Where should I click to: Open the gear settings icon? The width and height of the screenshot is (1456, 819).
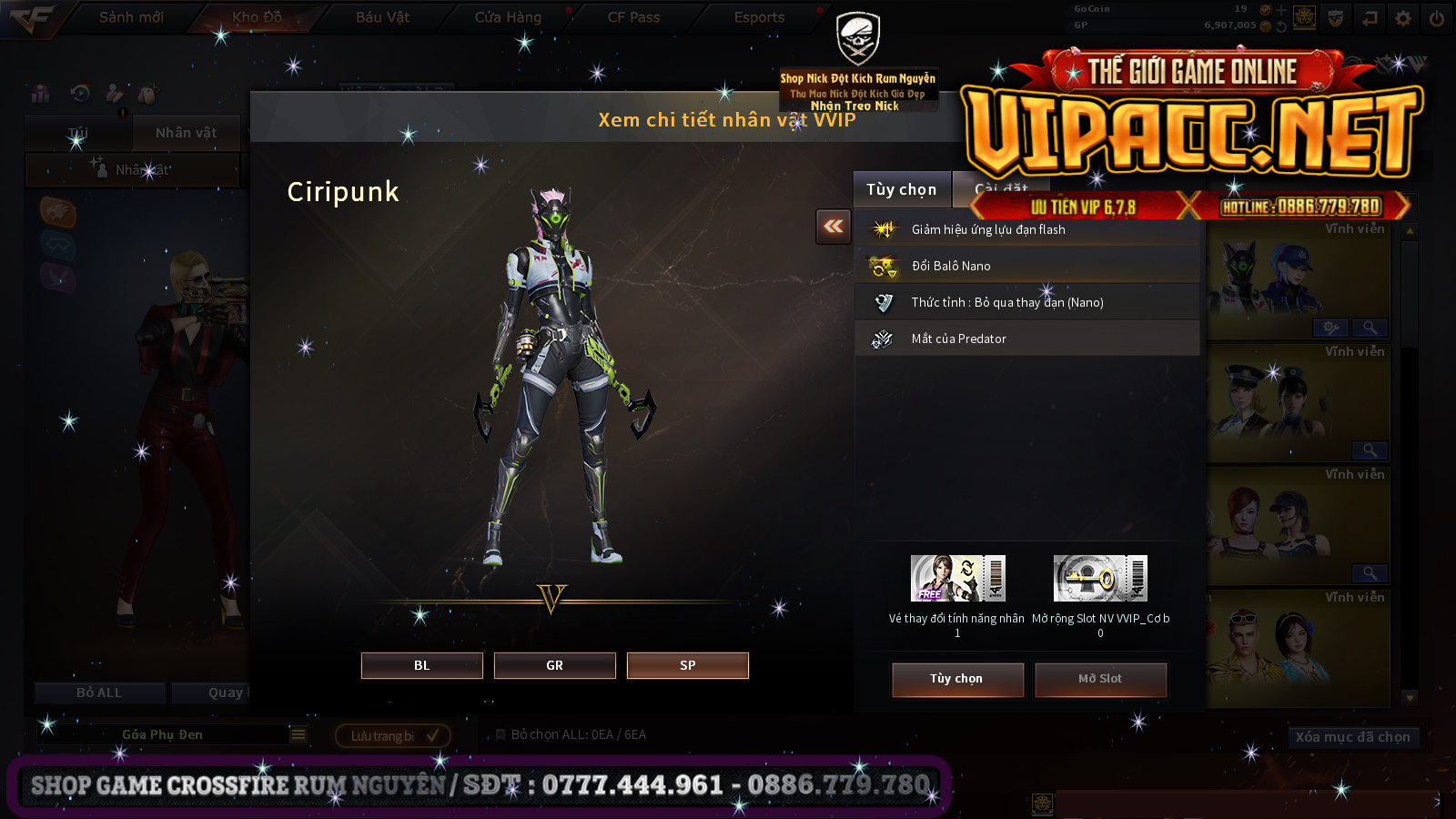tap(1403, 18)
